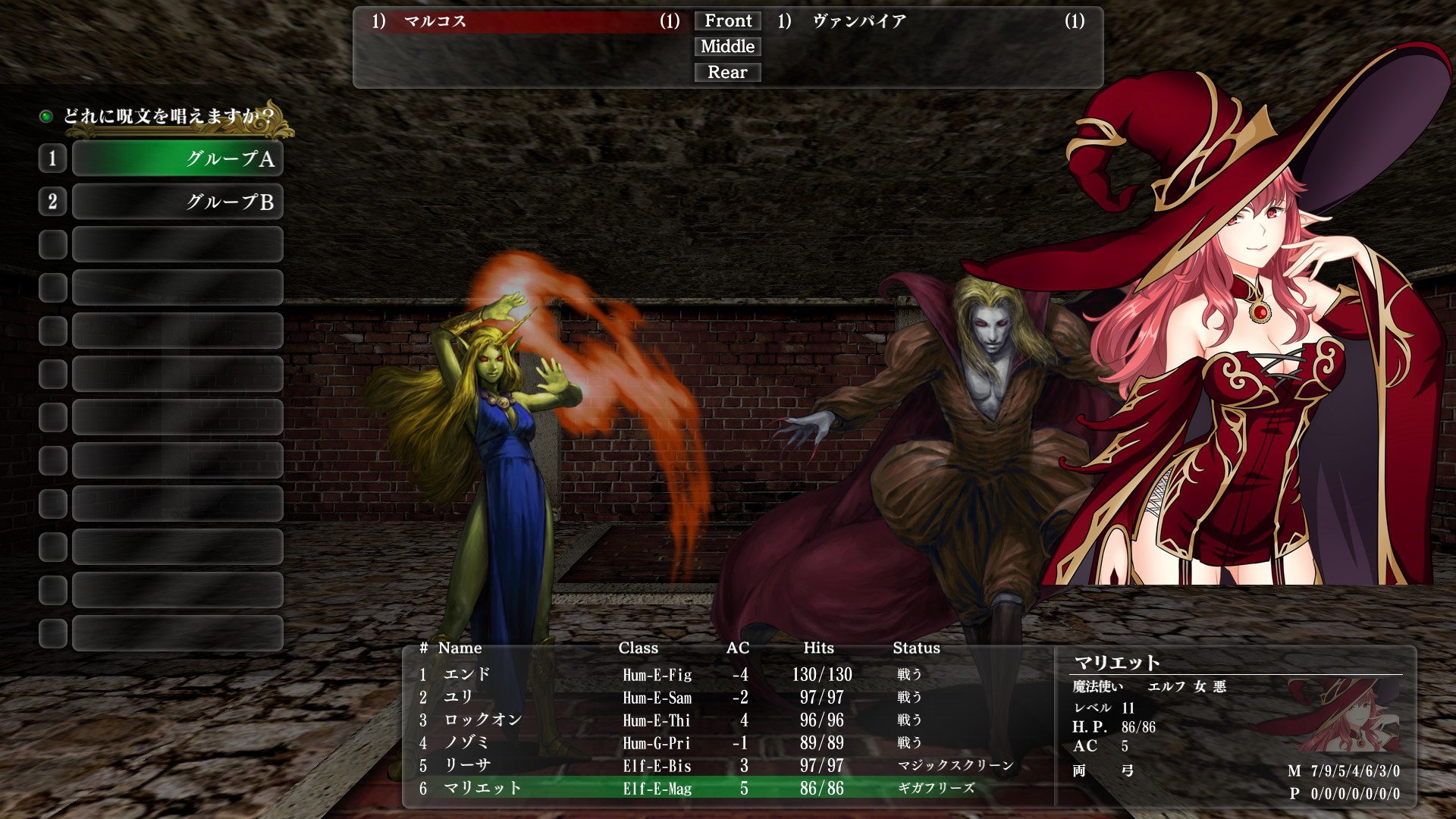Screen dimensions: 1456x819
Task: Select the マルコス enemy group entry
Action: point(525,21)
